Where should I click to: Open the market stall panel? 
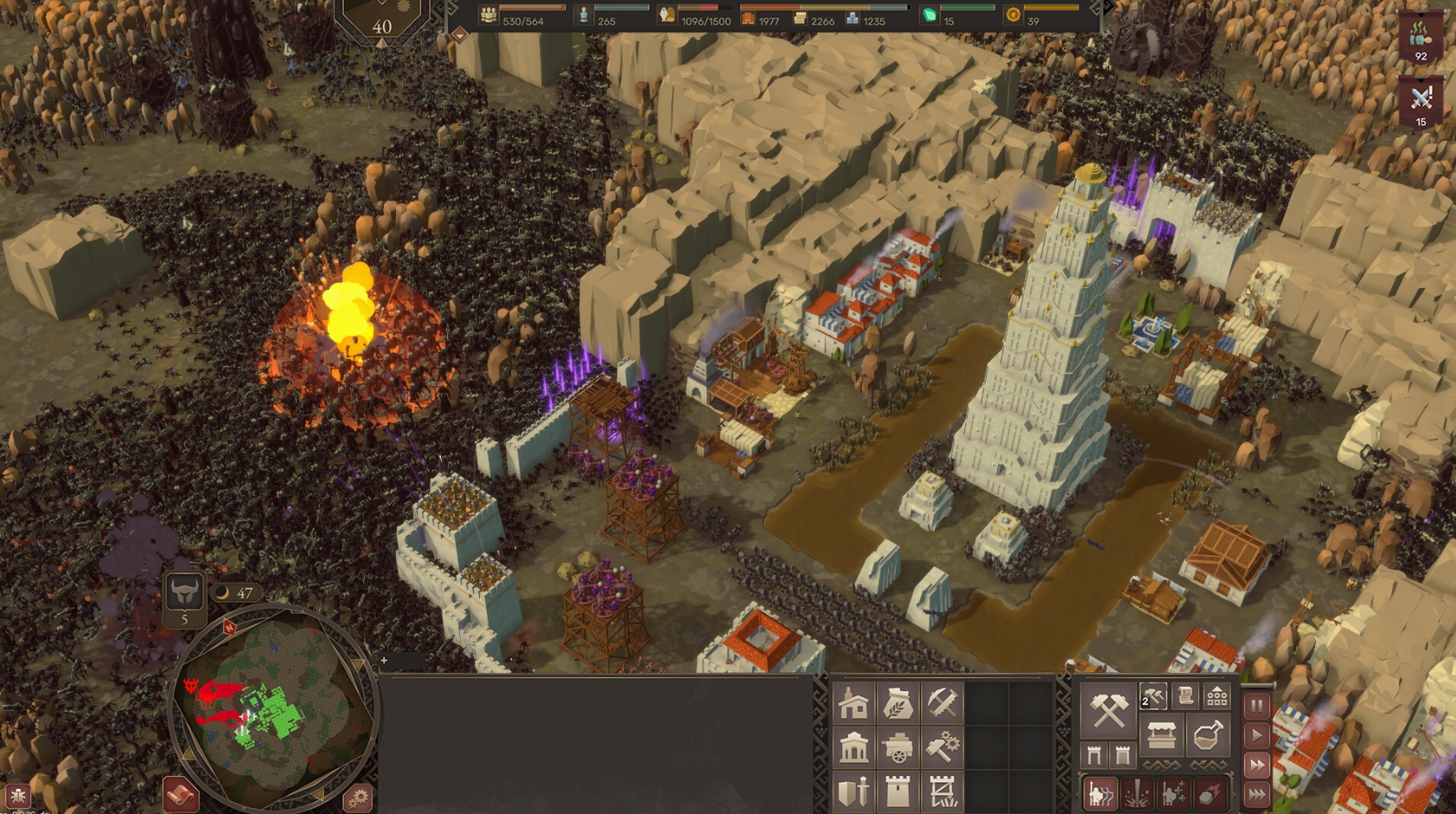tap(1161, 737)
